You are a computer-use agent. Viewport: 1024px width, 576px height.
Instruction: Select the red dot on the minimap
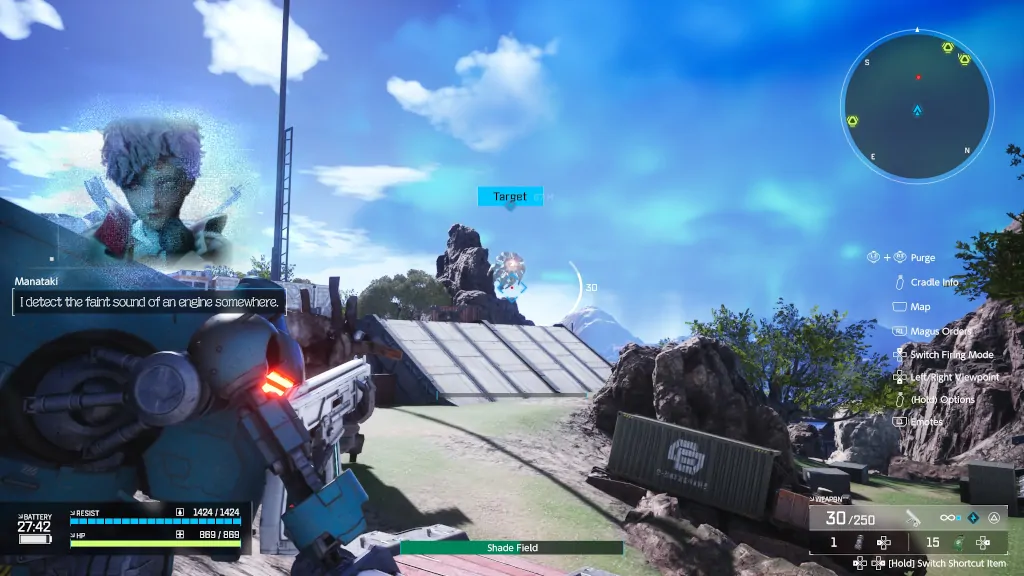click(x=918, y=77)
